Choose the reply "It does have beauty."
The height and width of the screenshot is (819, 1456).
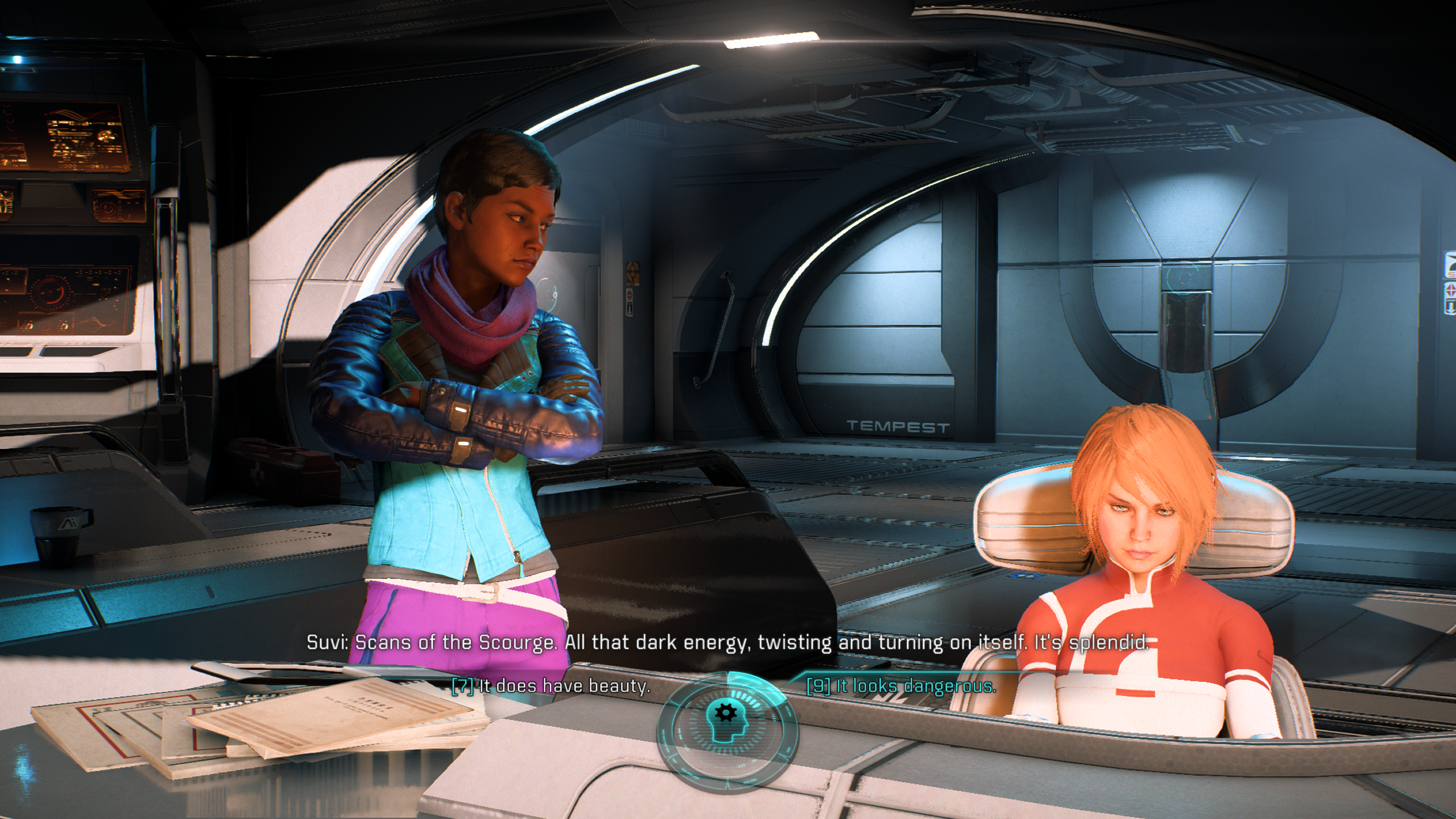click(x=551, y=686)
